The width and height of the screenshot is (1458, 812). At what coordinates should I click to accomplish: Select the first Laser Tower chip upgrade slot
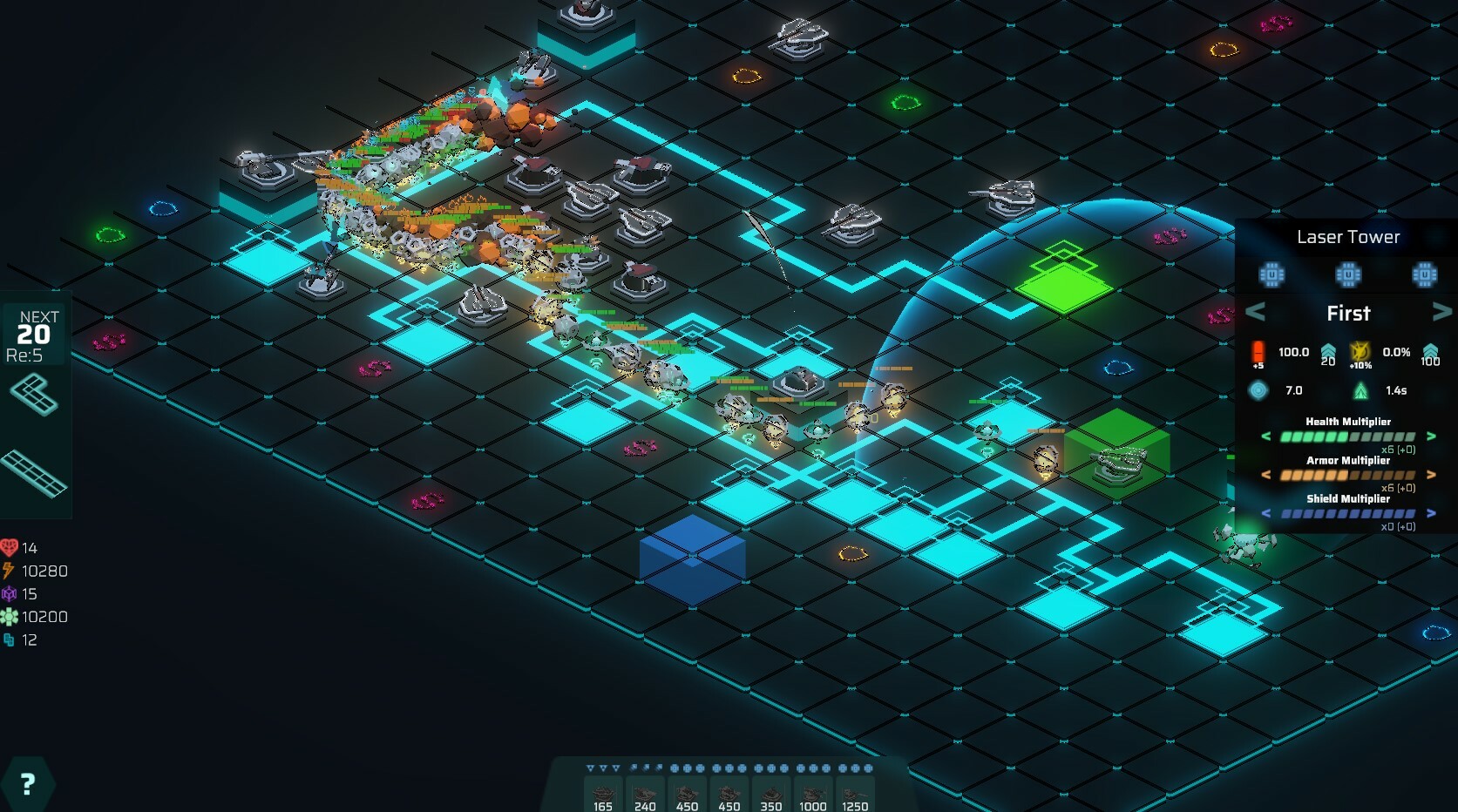tap(1271, 275)
